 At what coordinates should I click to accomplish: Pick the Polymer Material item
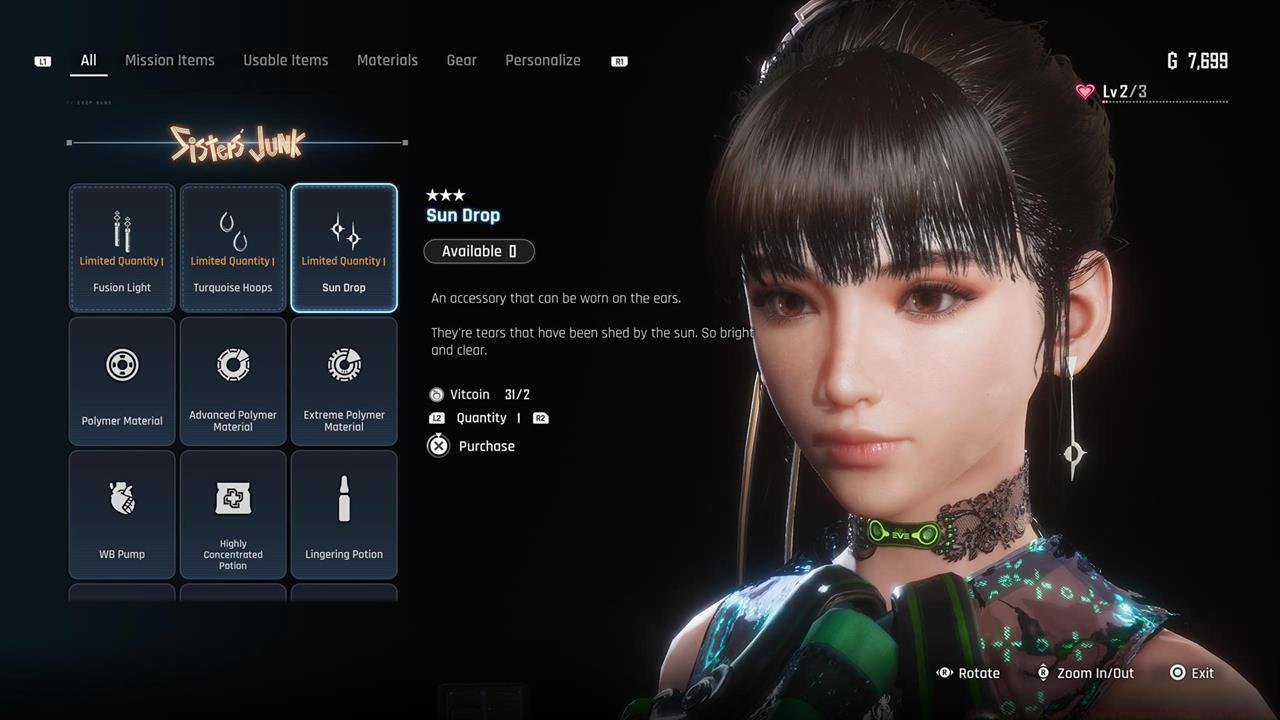122,381
